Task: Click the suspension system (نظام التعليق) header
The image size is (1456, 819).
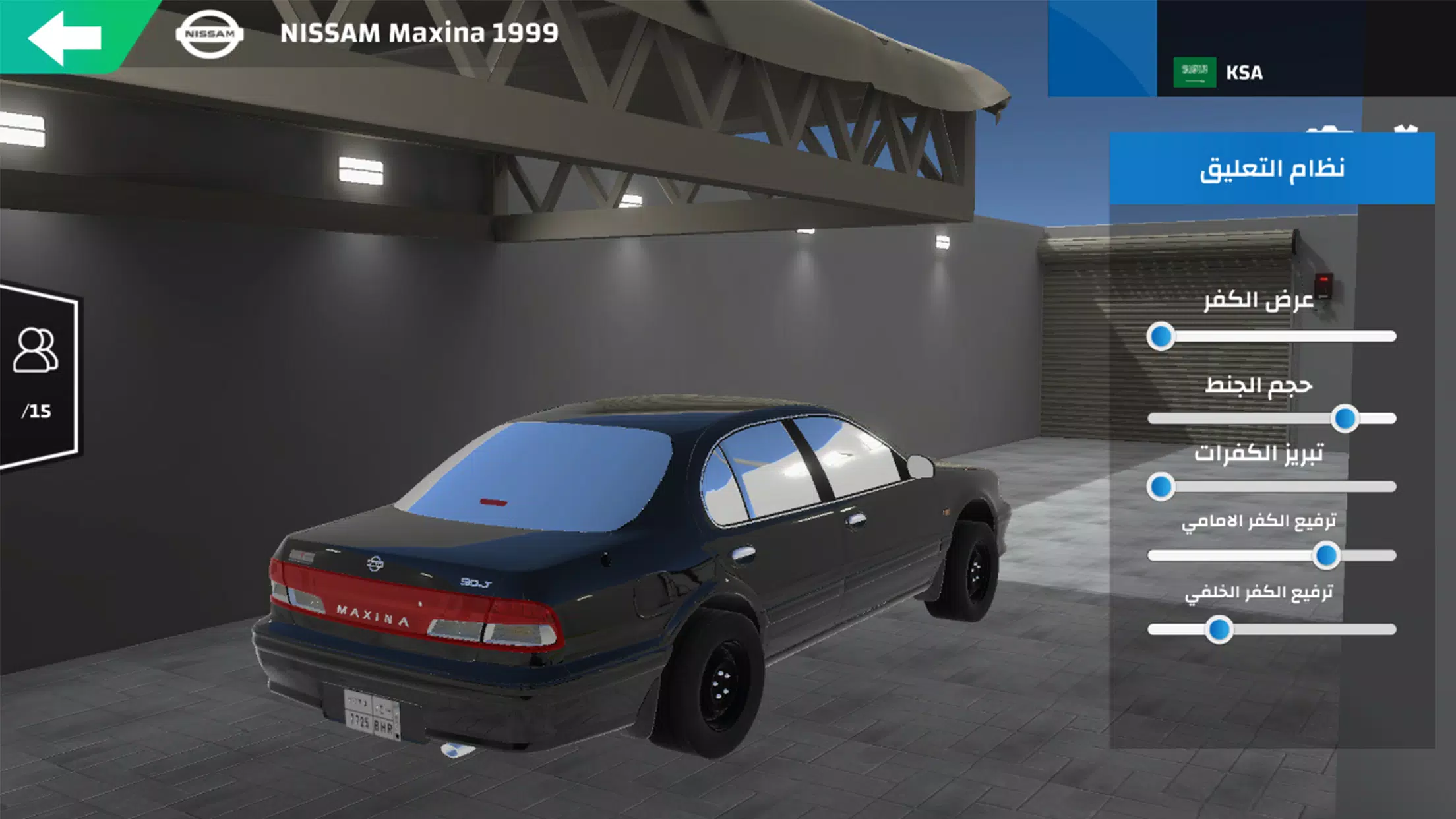Action: pos(1271,169)
